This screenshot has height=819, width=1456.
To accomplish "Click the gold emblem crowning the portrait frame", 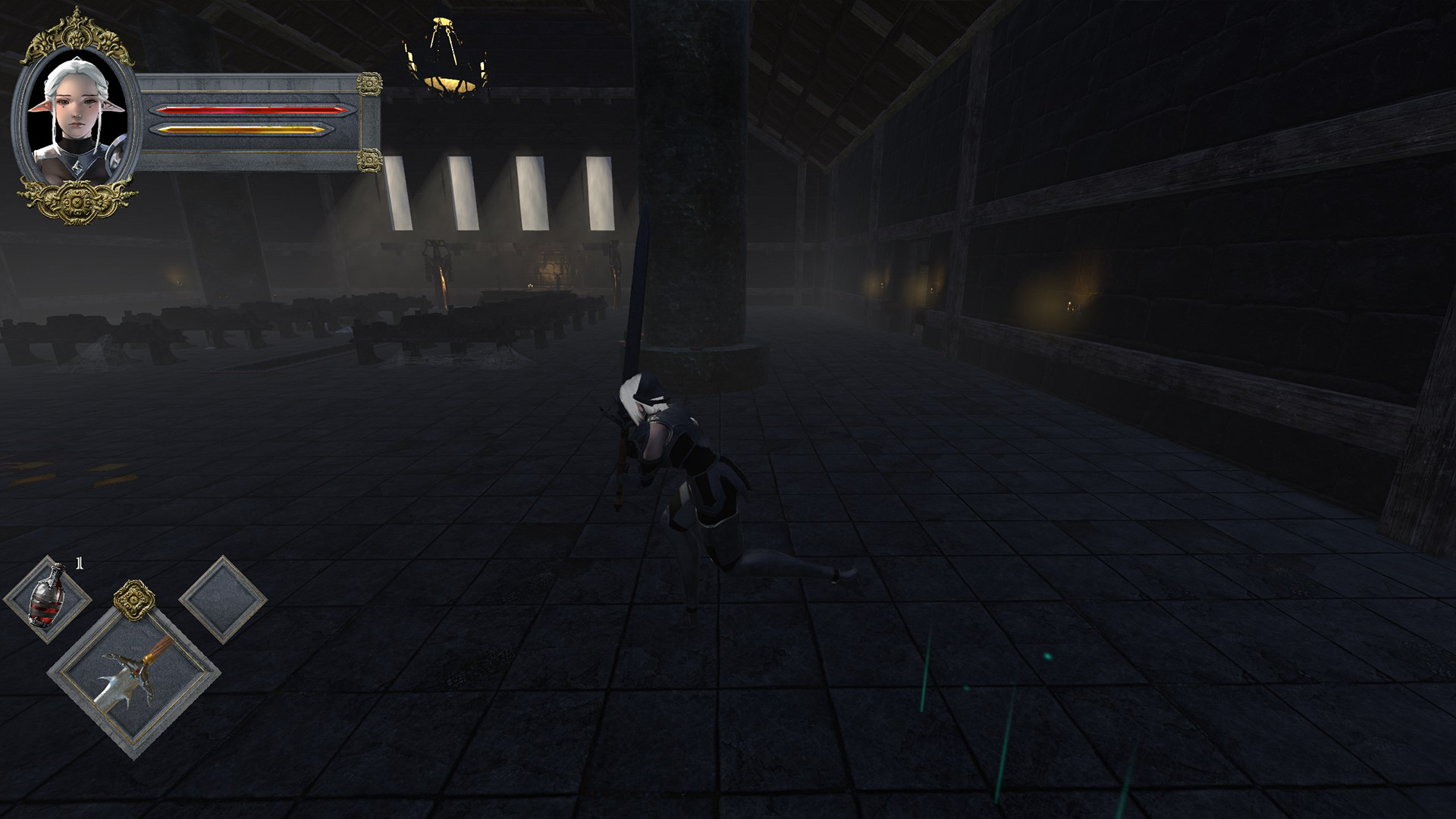I will pos(75,32).
